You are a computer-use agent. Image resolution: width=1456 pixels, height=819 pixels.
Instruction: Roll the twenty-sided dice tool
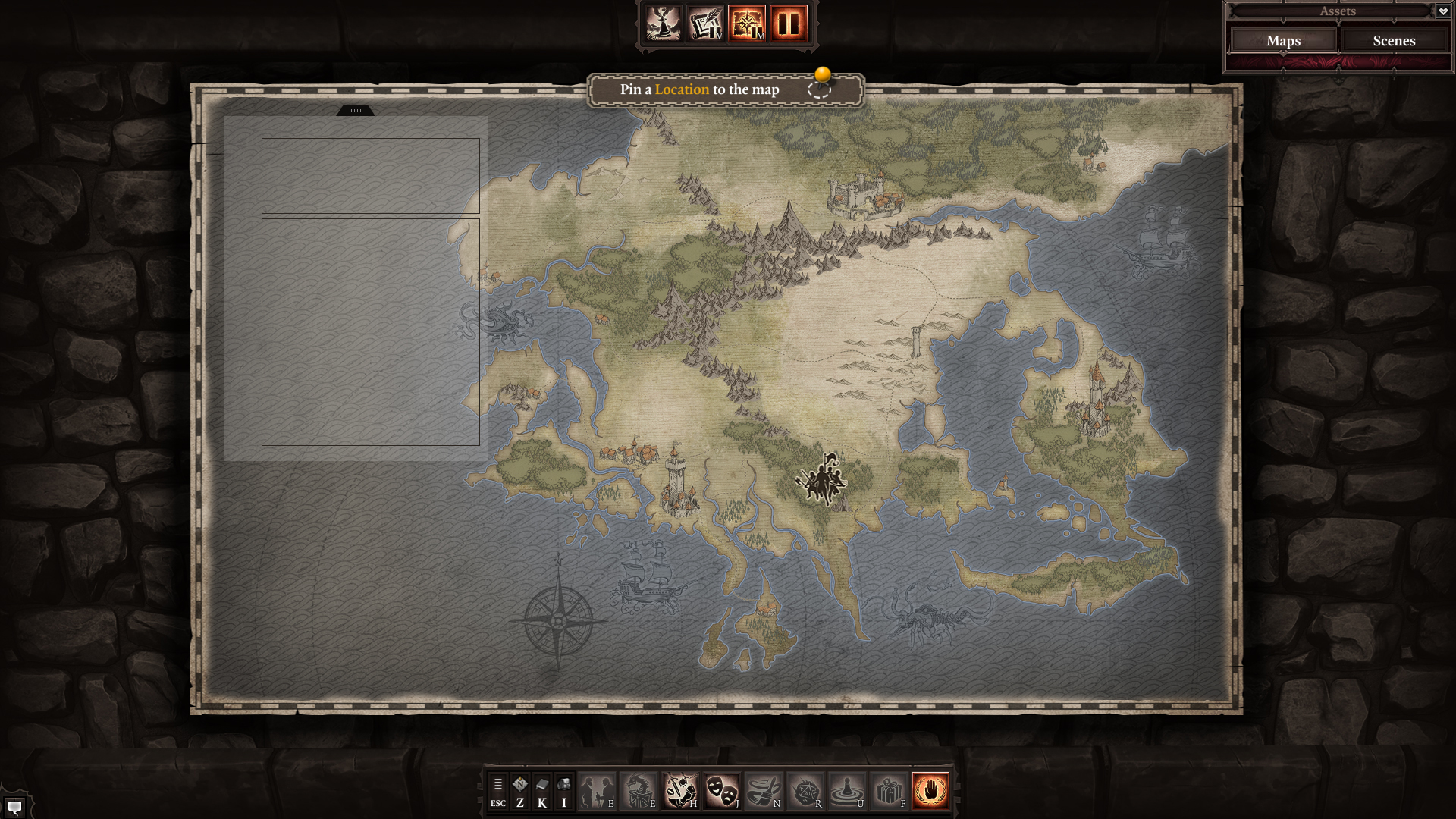(x=805, y=791)
